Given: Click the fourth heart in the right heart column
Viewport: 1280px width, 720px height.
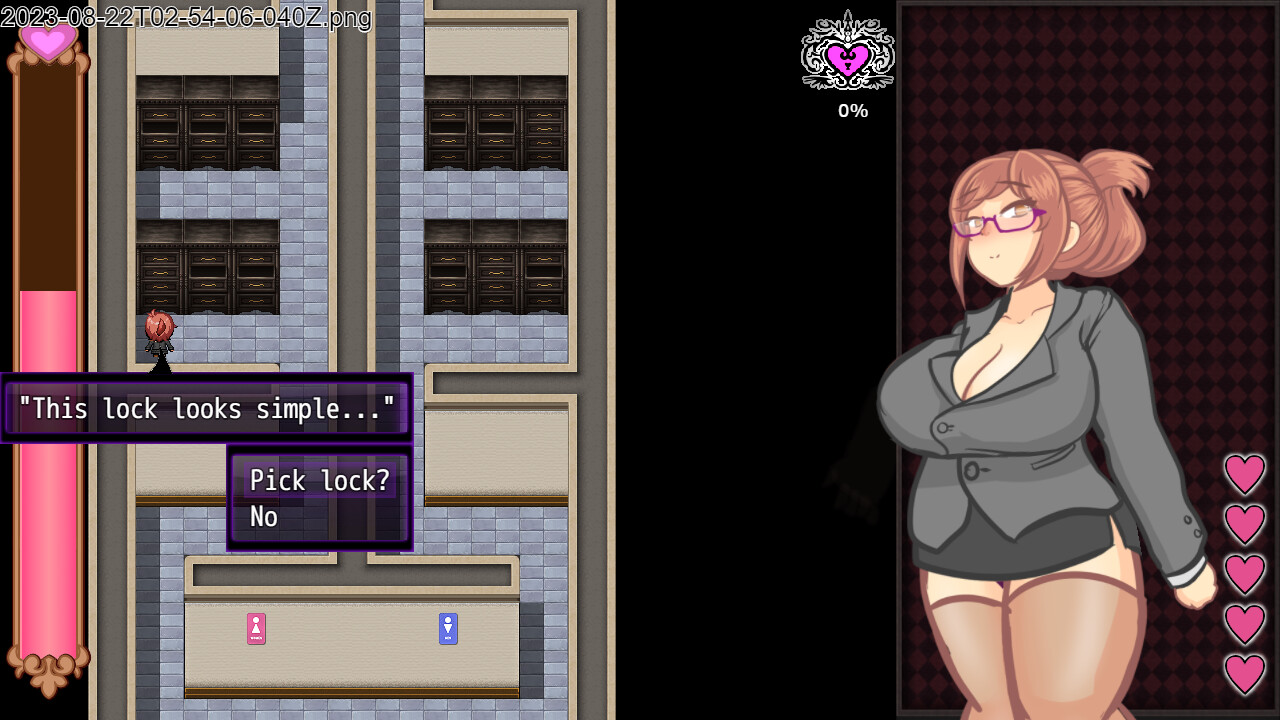Looking at the screenshot, I should pos(1245,619).
